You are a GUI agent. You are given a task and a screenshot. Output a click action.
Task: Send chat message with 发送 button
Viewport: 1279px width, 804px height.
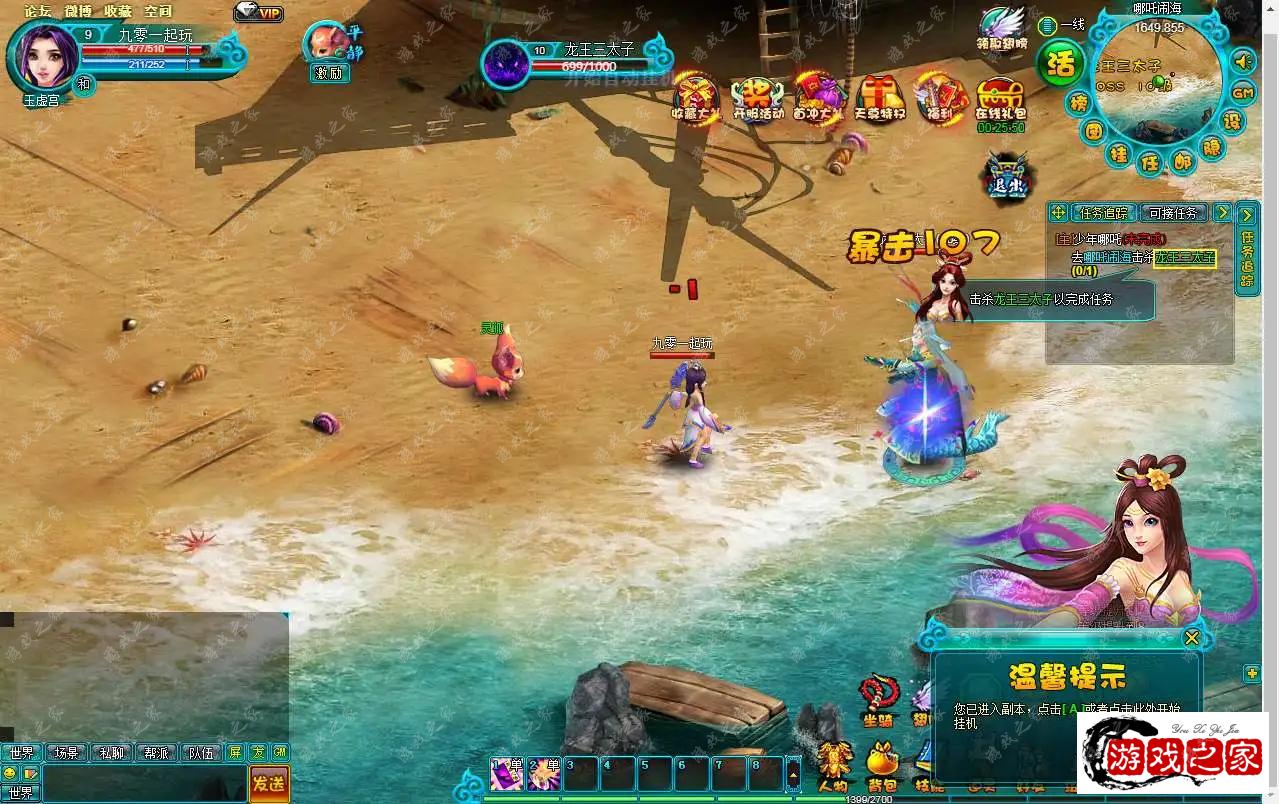click(x=268, y=784)
